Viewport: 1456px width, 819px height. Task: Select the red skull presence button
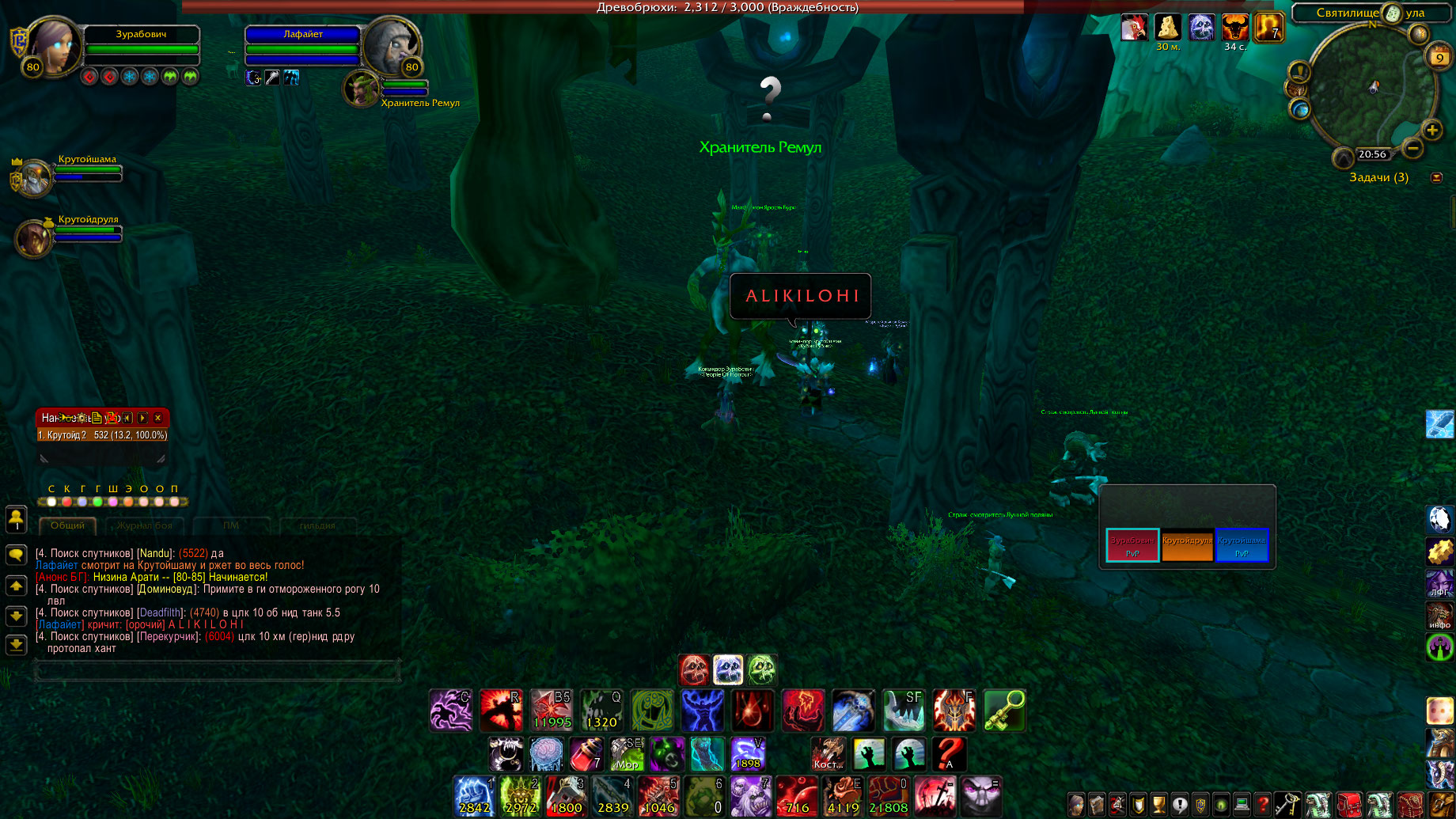tap(694, 670)
